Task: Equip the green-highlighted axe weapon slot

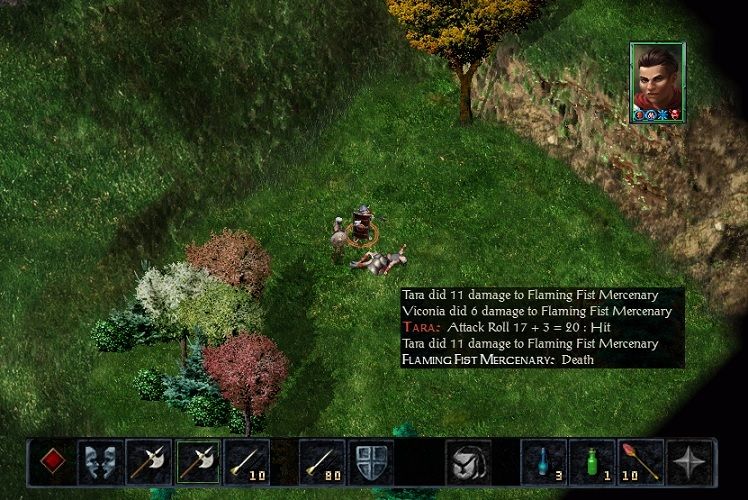Action: tap(199, 462)
